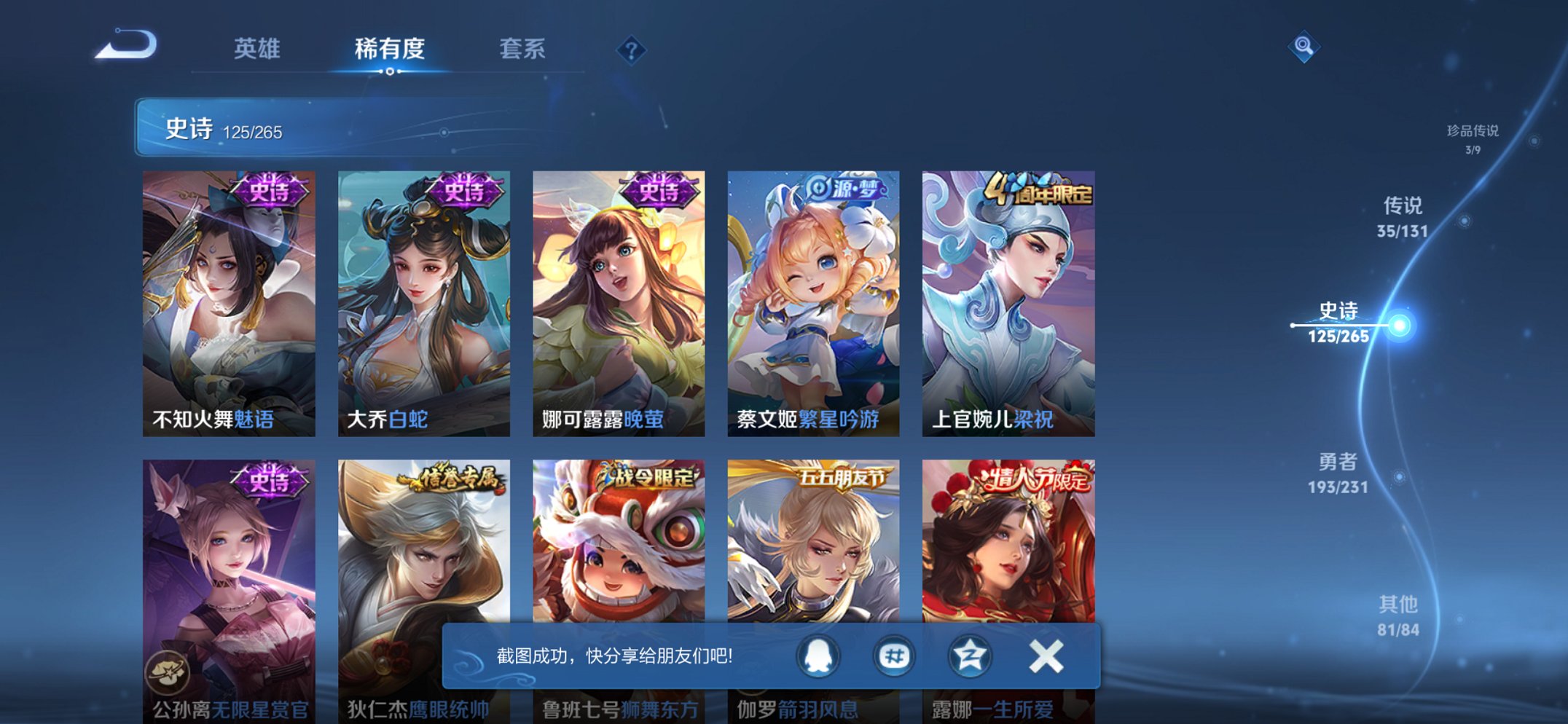Open the help question mark icon
The height and width of the screenshot is (724, 1568).
tap(632, 50)
